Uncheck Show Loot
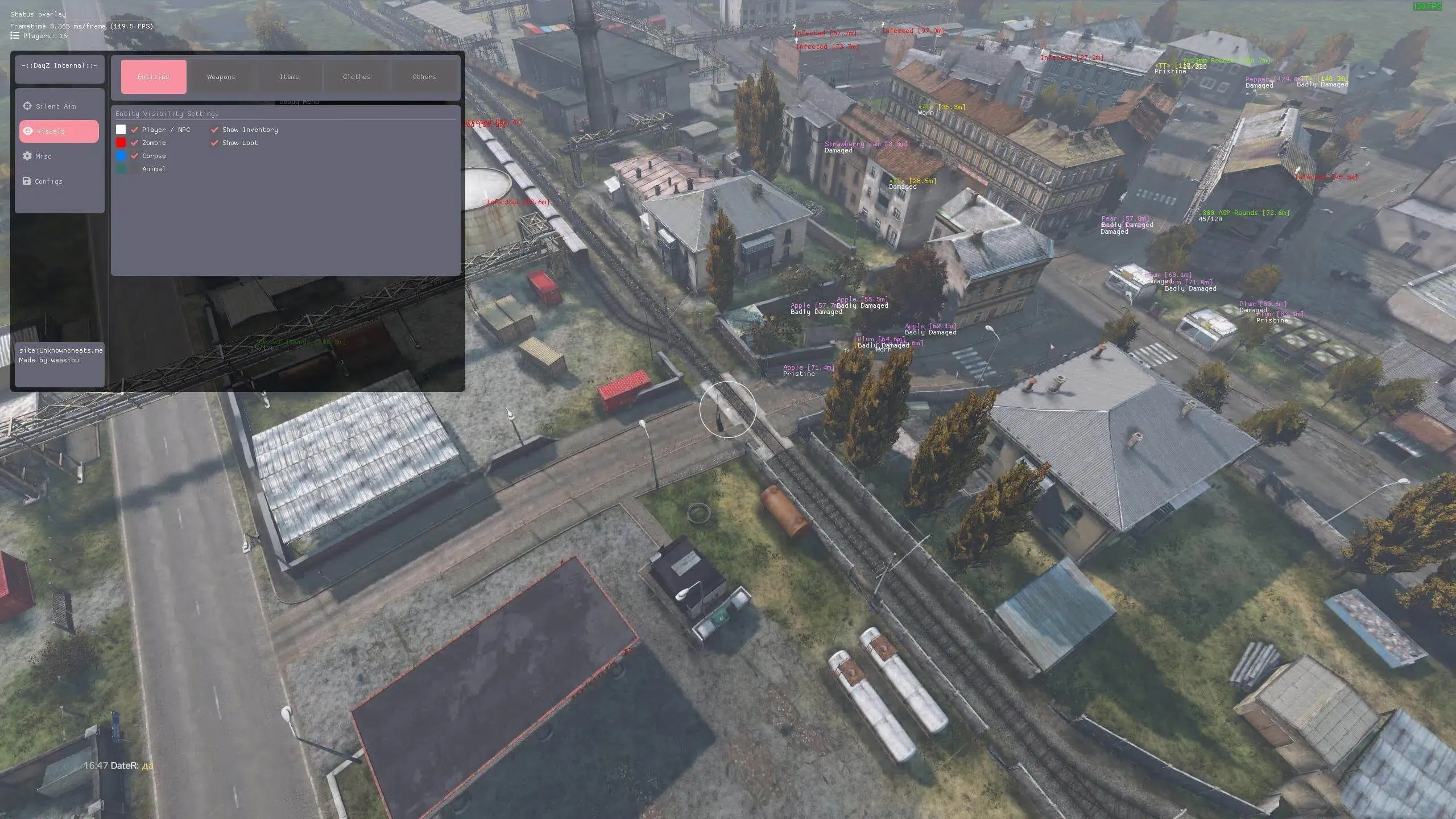 coord(215,143)
